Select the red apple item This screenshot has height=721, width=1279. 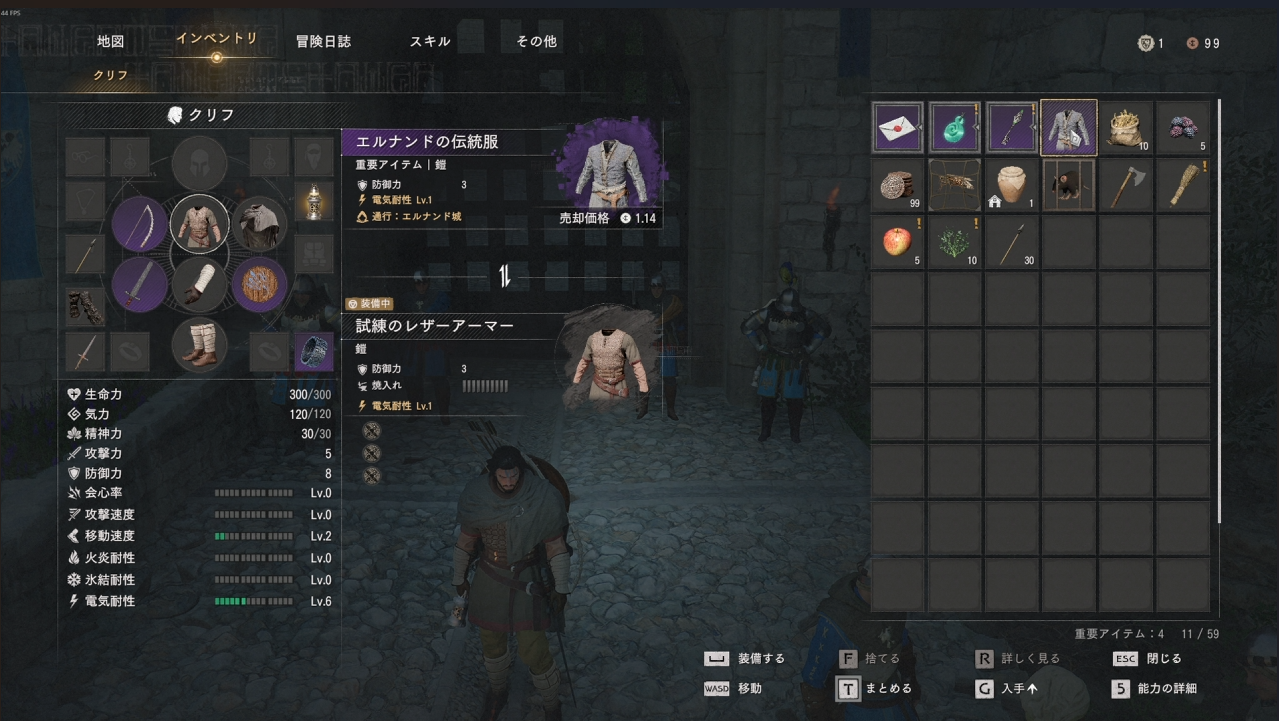[897, 242]
